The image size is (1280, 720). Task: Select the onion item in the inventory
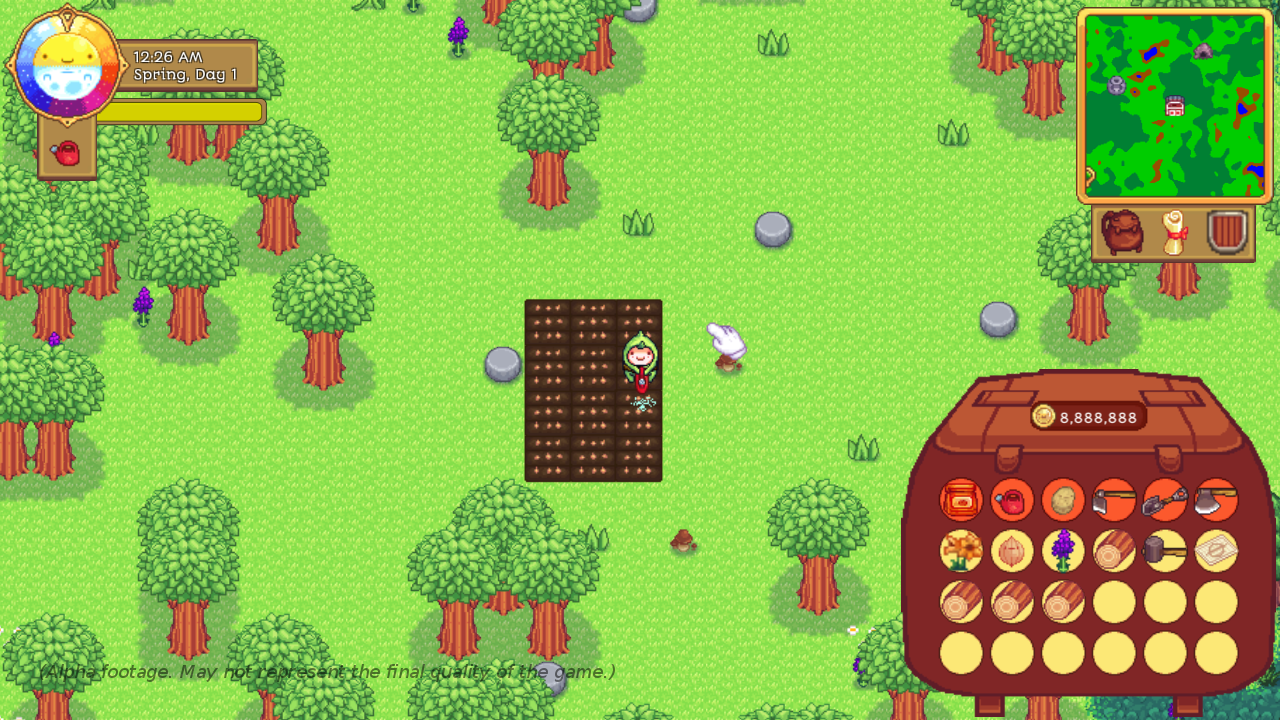[1012, 551]
